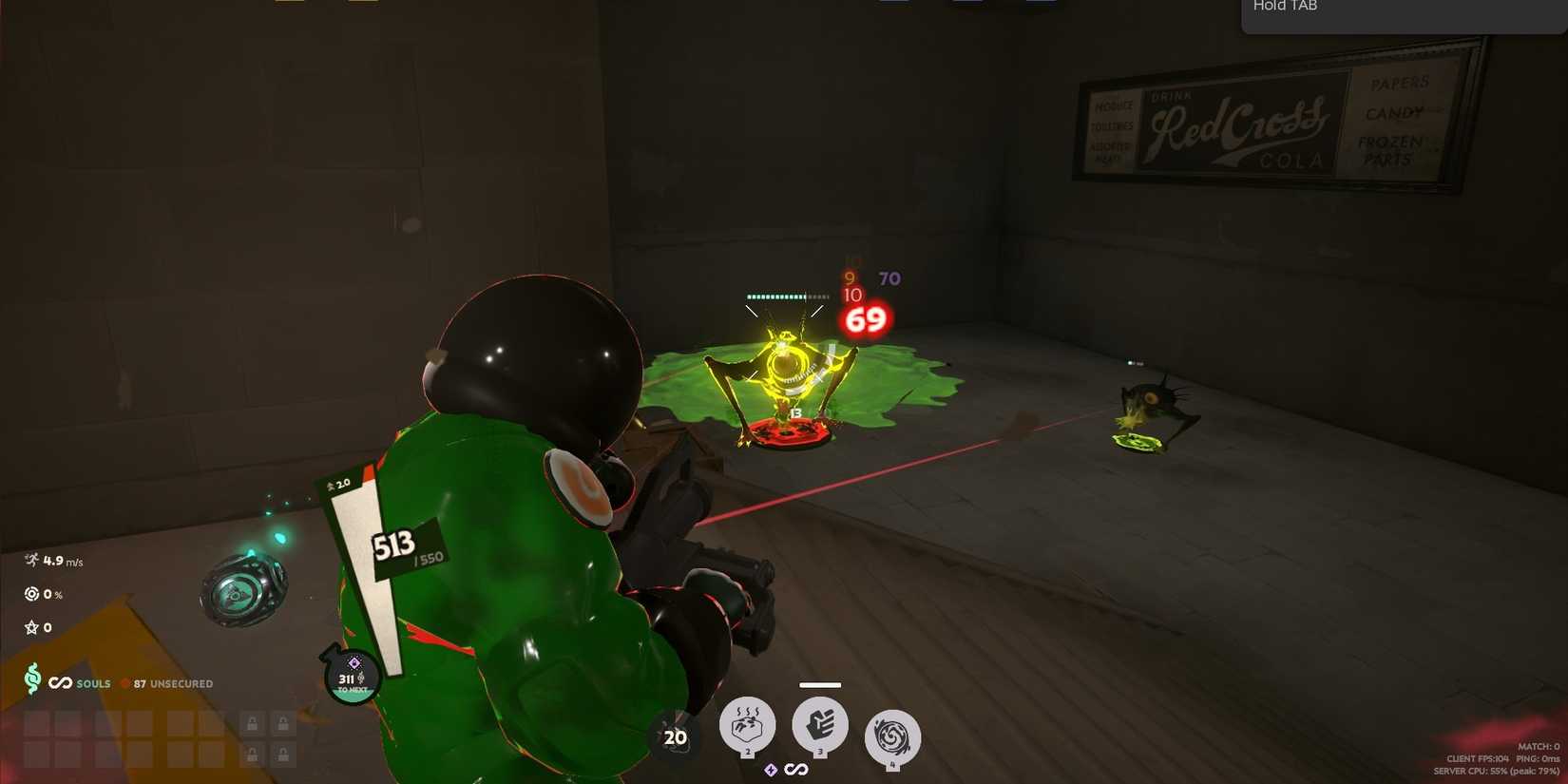The height and width of the screenshot is (784, 1568).
Task: Click the SERVER CPU stats readout
Action: pyautogui.click(x=1497, y=772)
